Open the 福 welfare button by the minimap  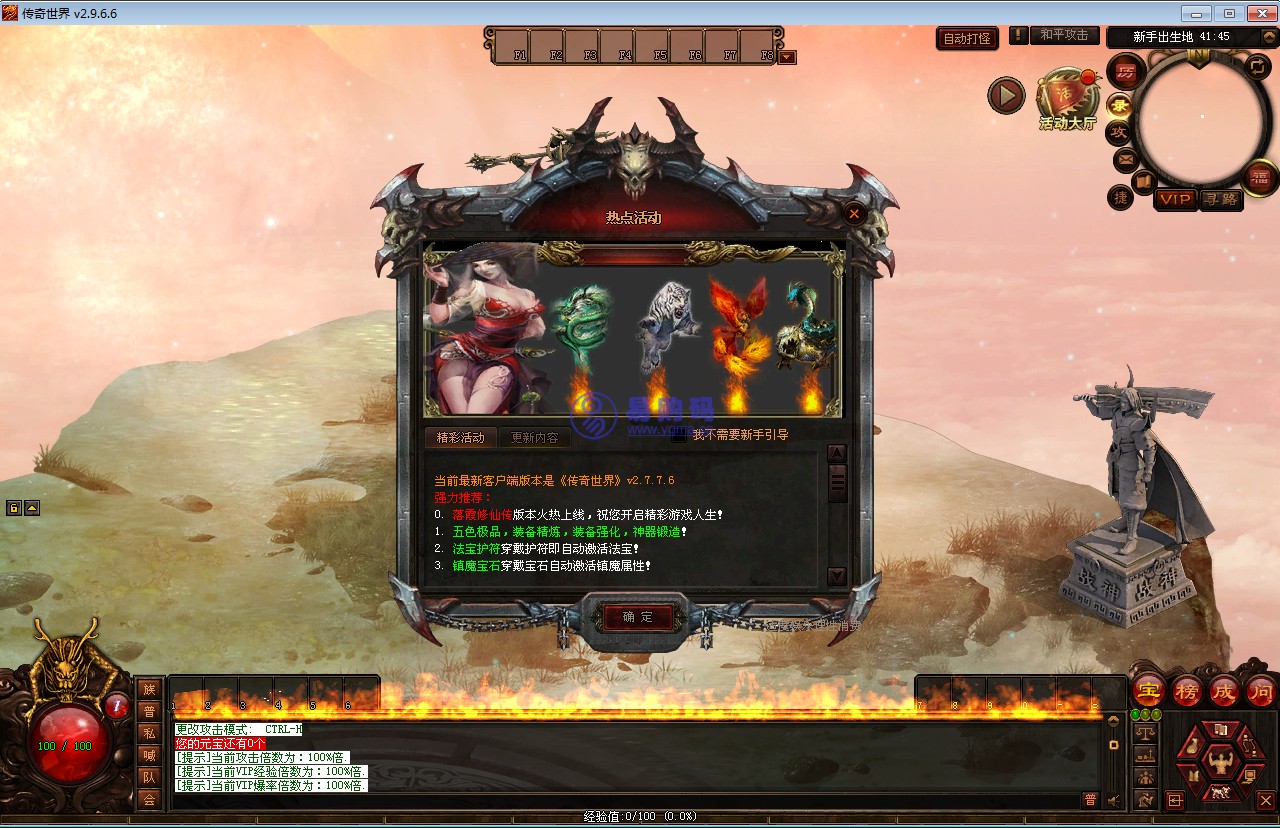(x=1260, y=179)
